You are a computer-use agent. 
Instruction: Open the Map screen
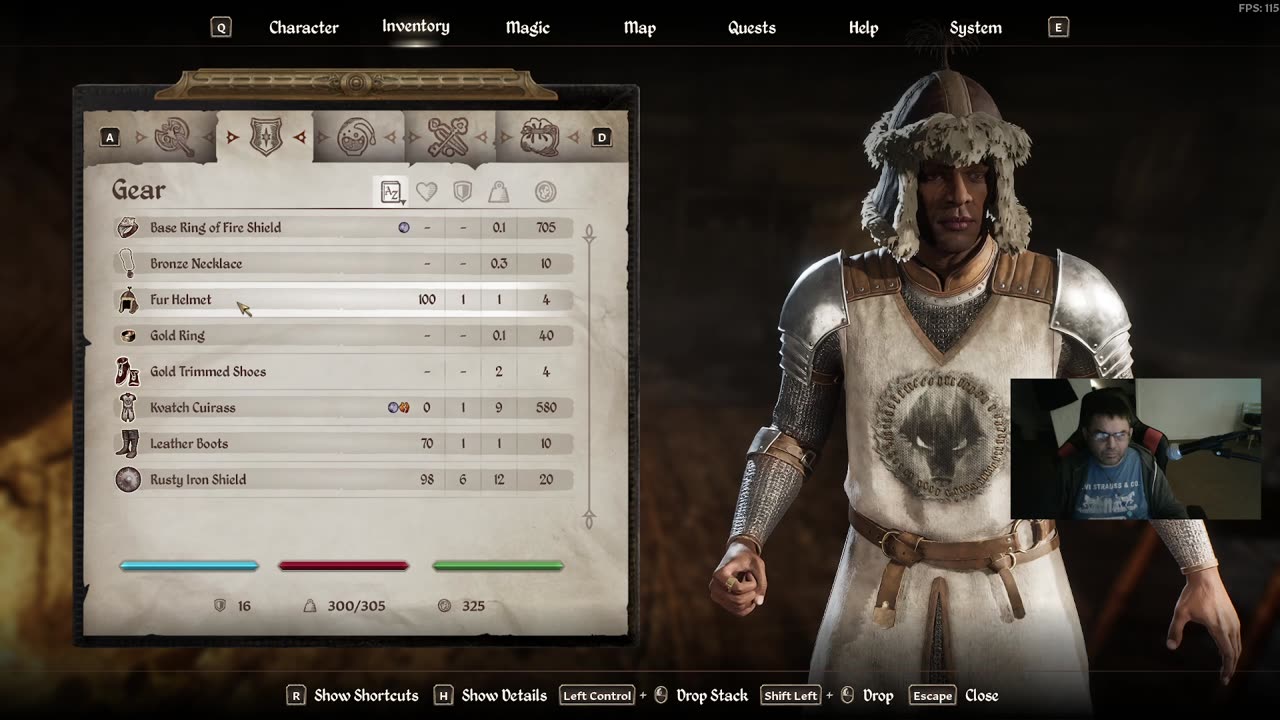tap(639, 28)
